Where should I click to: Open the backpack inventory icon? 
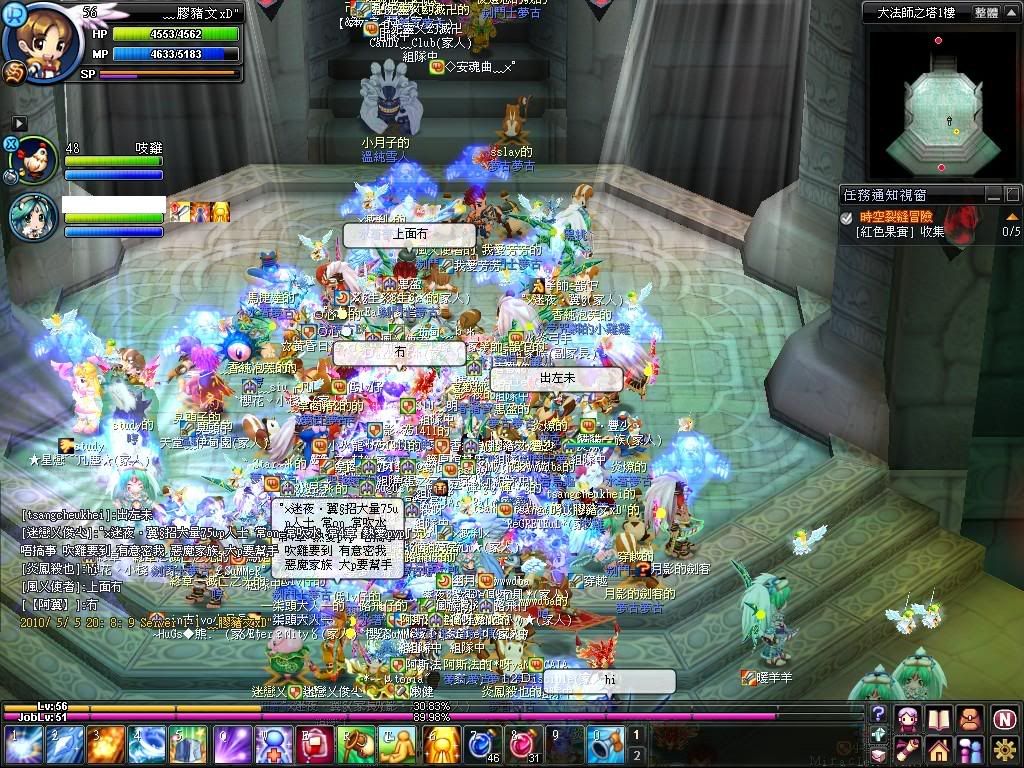coord(970,718)
